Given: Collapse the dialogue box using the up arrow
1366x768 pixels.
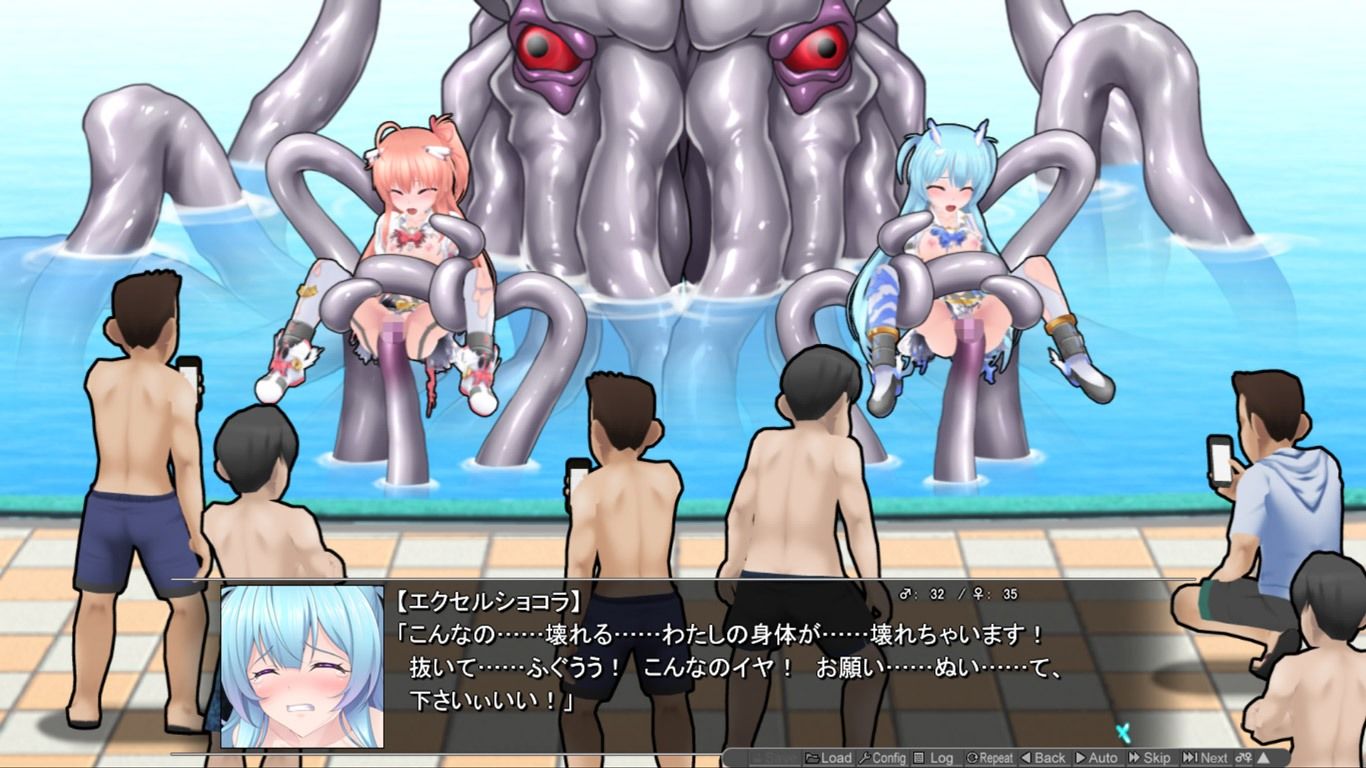Looking at the screenshot, I should (x=1262, y=758).
